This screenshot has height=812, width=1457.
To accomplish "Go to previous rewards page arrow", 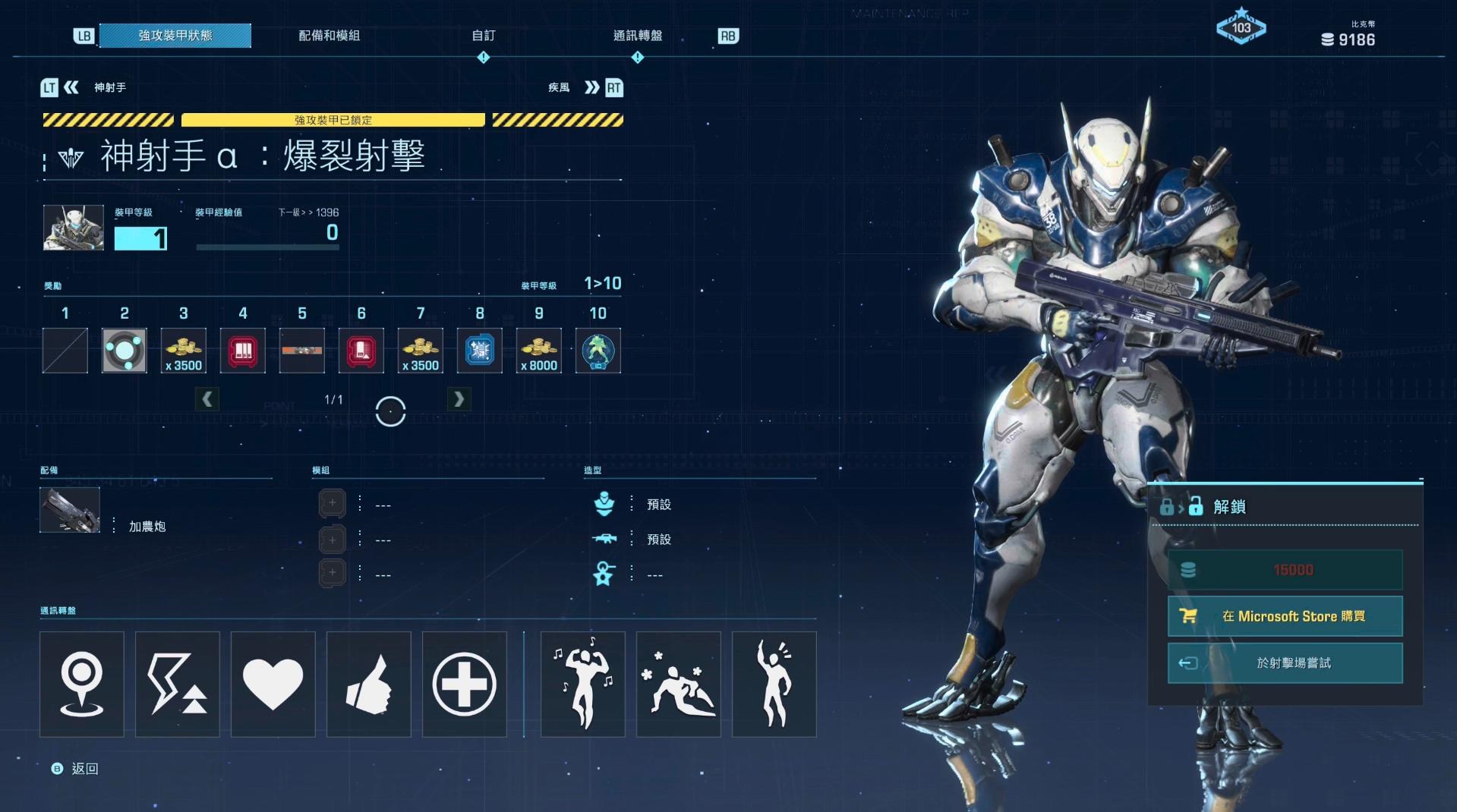I will (x=207, y=399).
